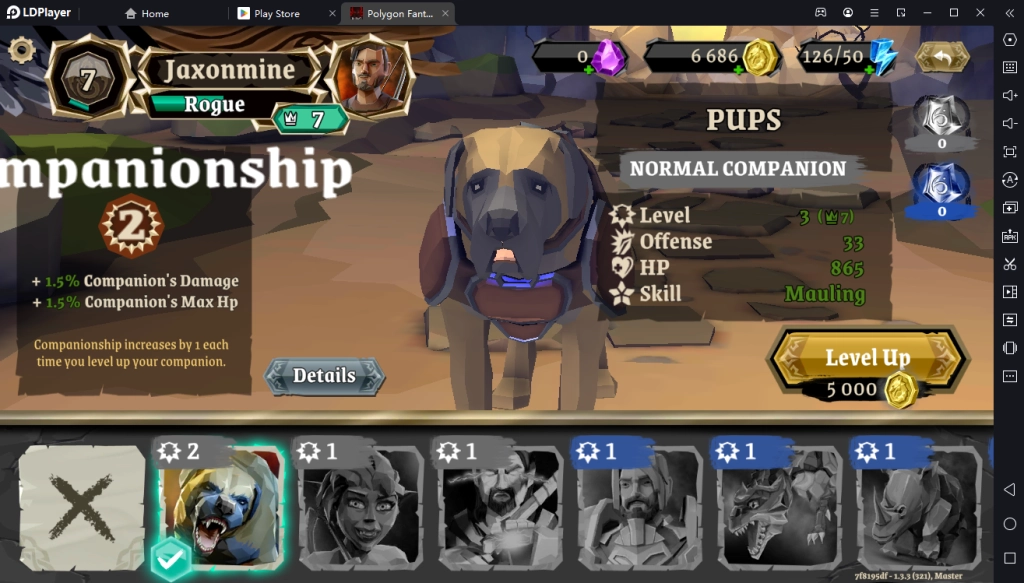
Task: Click the silver shard token icon
Action: pos(942,119)
